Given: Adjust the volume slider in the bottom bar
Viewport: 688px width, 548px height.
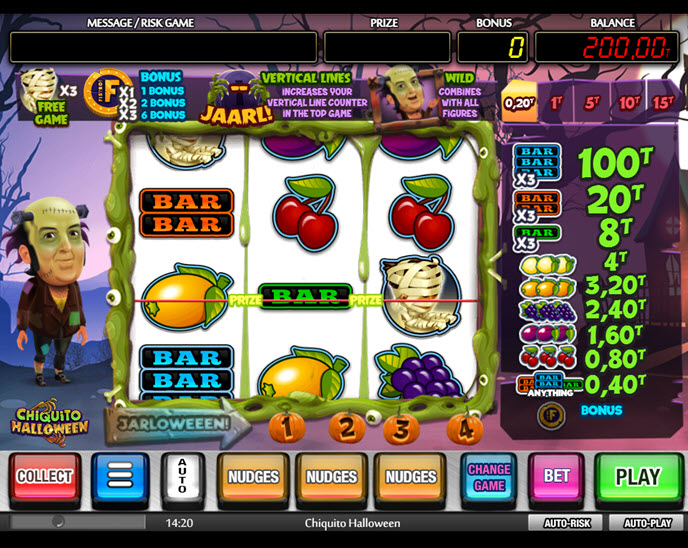Looking at the screenshot, I should 58,523.
